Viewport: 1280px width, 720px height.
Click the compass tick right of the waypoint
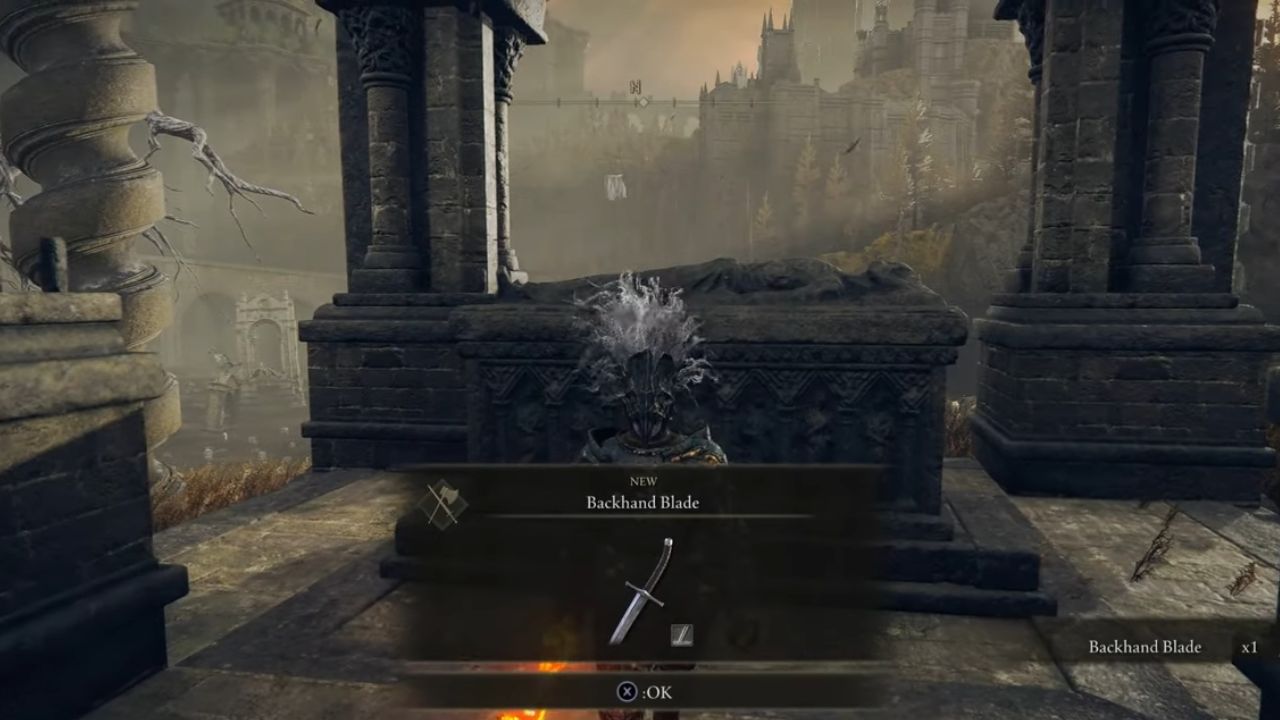pos(675,101)
